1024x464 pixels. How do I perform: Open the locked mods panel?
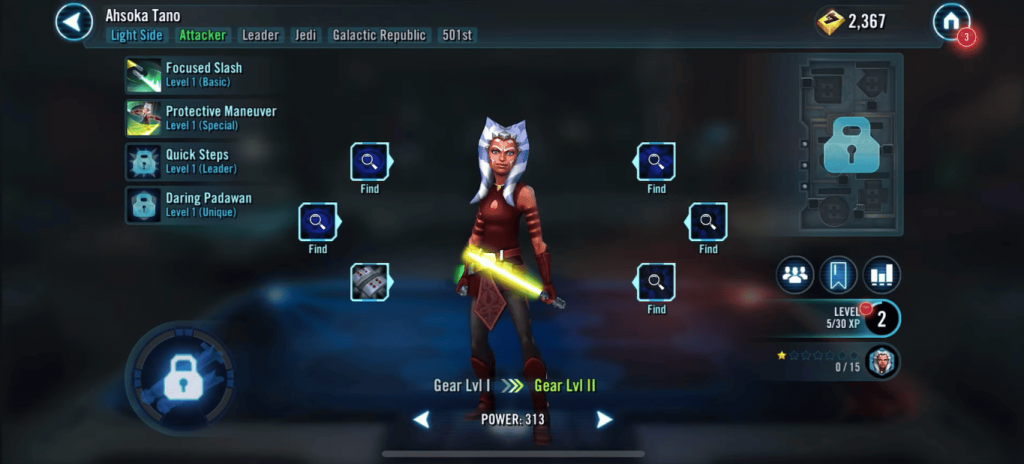click(x=849, y=146)
